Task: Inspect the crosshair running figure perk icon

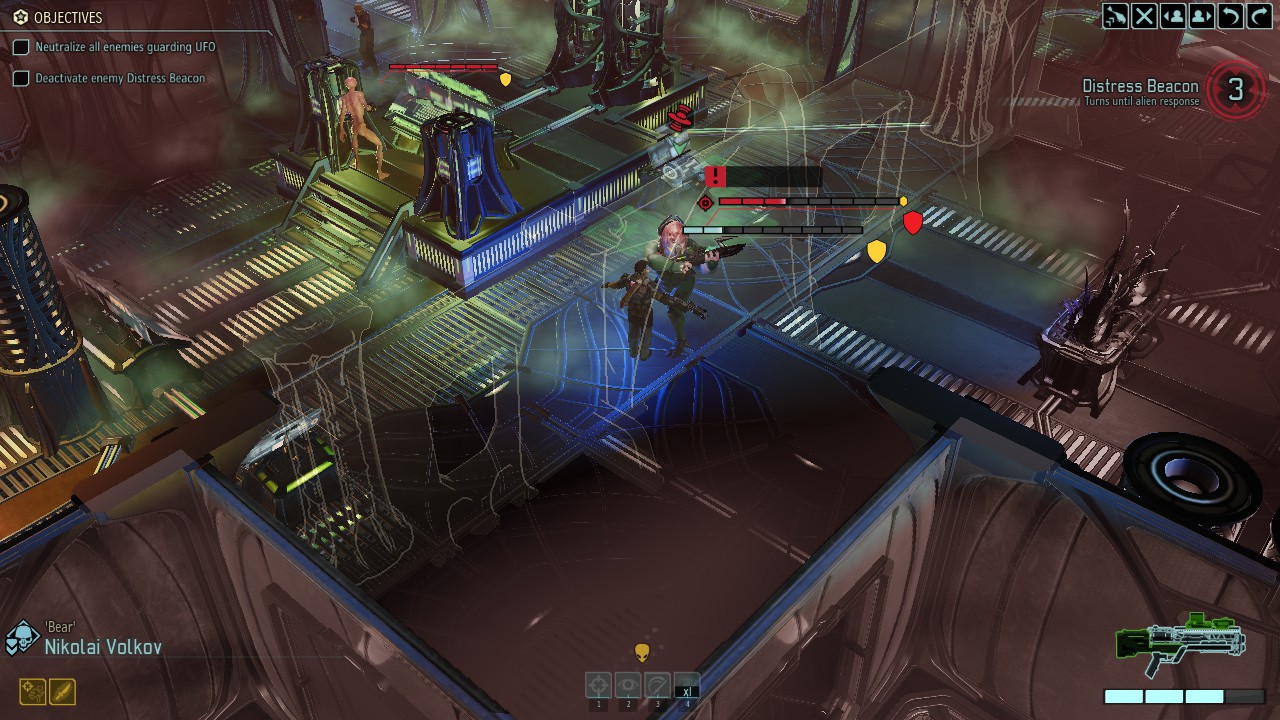Action: (32, 691)
